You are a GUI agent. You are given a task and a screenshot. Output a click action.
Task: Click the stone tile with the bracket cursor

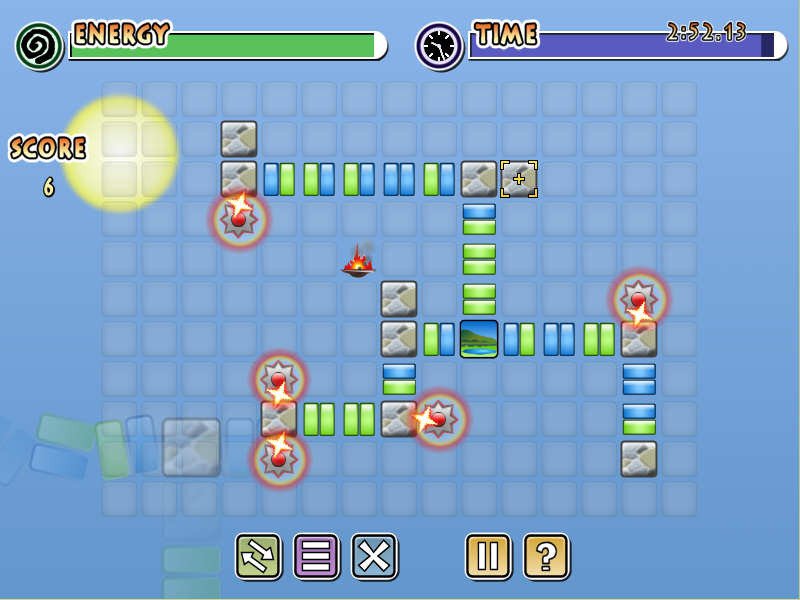pos(519,179)
